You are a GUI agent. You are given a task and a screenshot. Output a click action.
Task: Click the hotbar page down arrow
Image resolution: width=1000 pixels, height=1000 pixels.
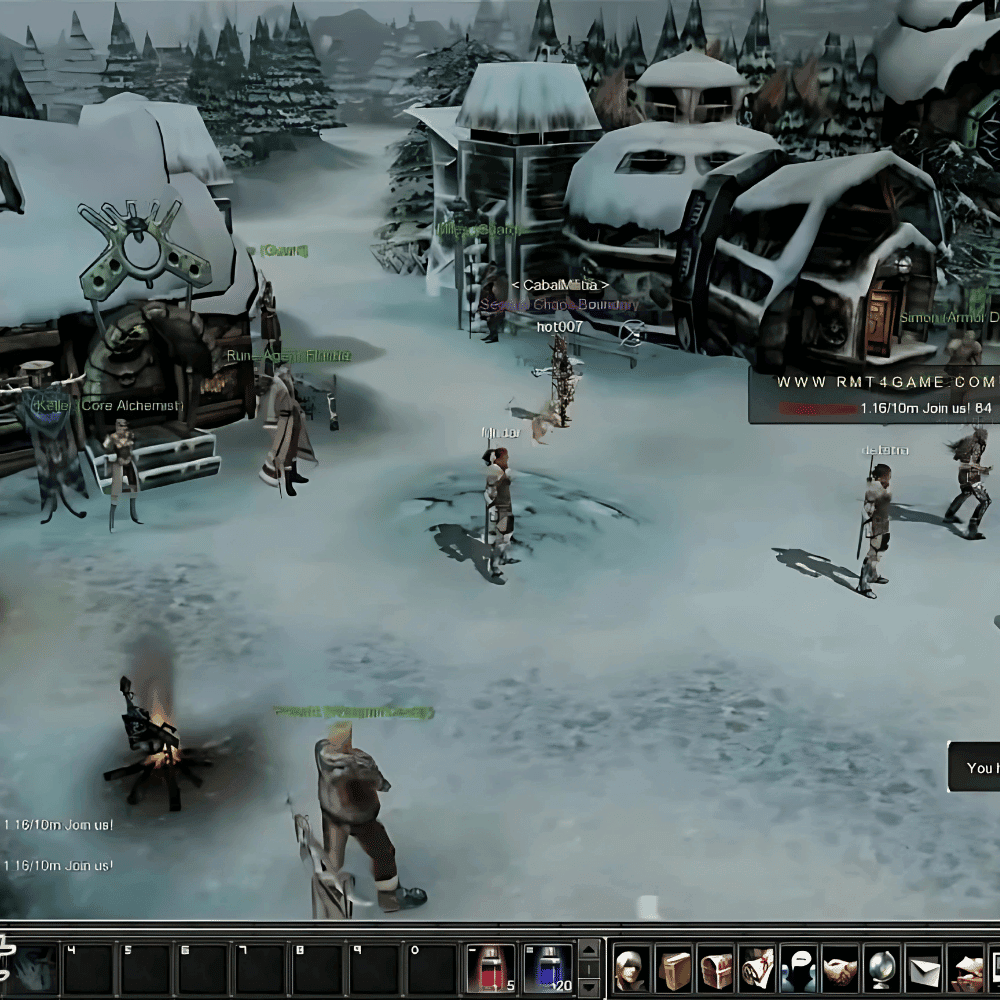pyautogui.click(x=590, y=987)
